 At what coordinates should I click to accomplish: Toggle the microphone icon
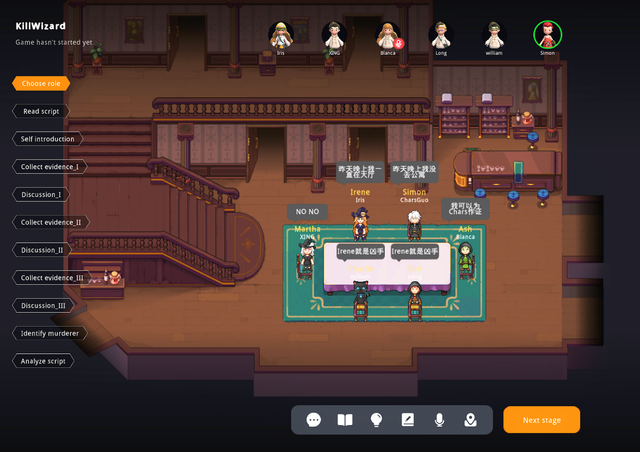pyautogui.click(x=439, y=420)
